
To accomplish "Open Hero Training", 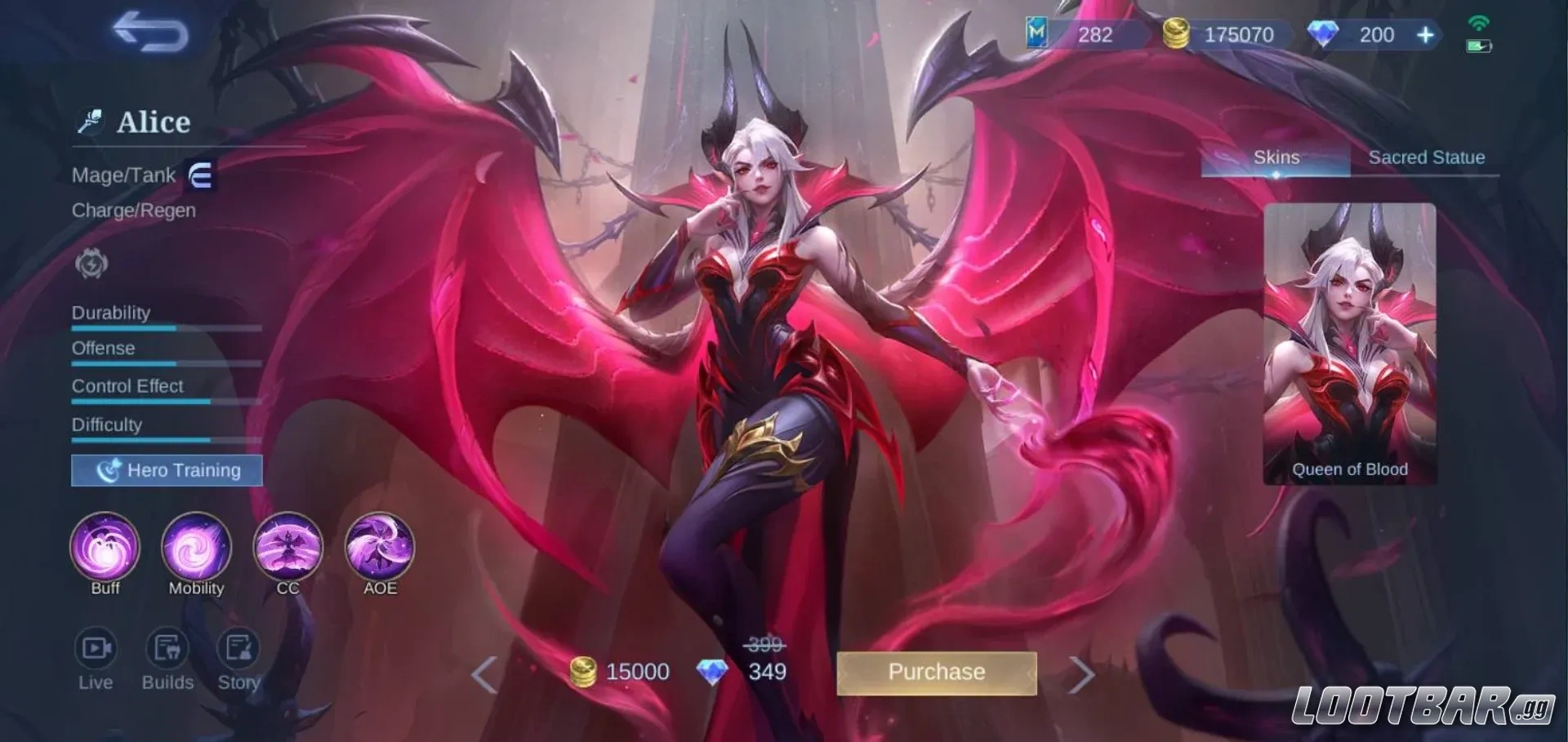I will (166, 470).
